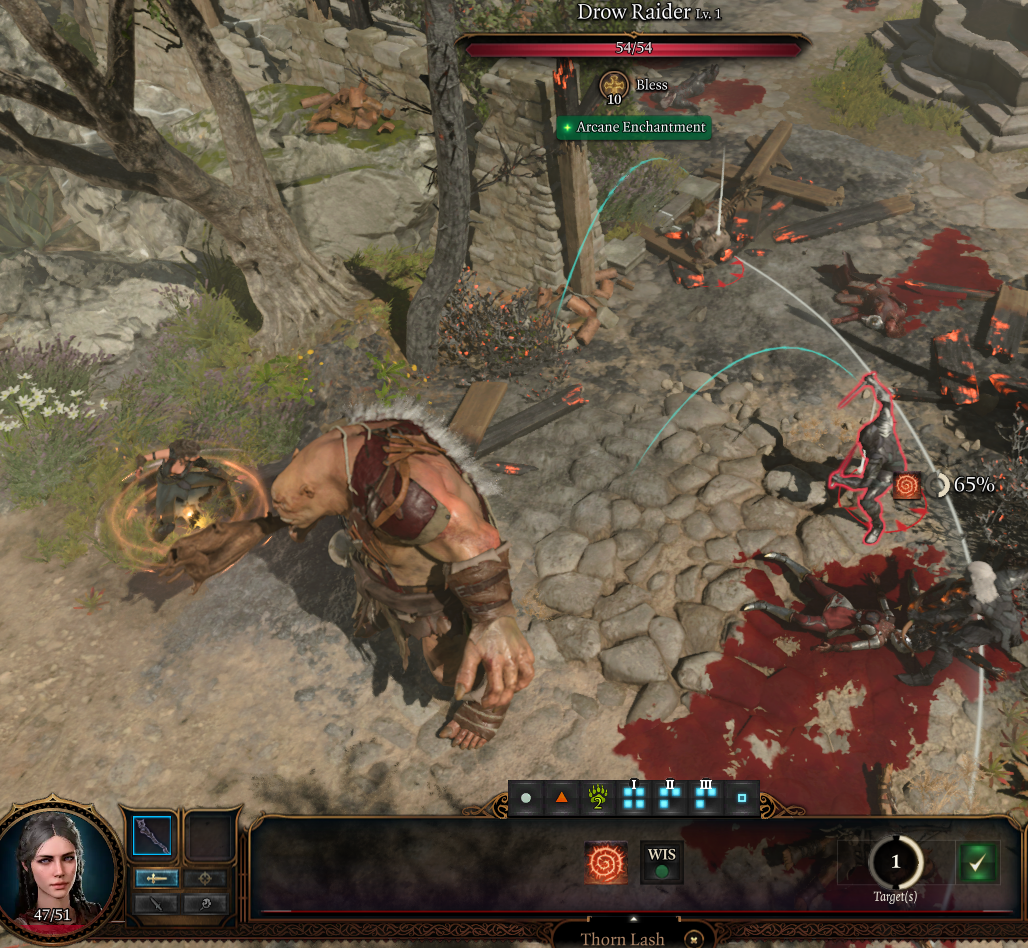
Task: Expand the panel arrow above Thorn Lash
Action: (632, 918)
